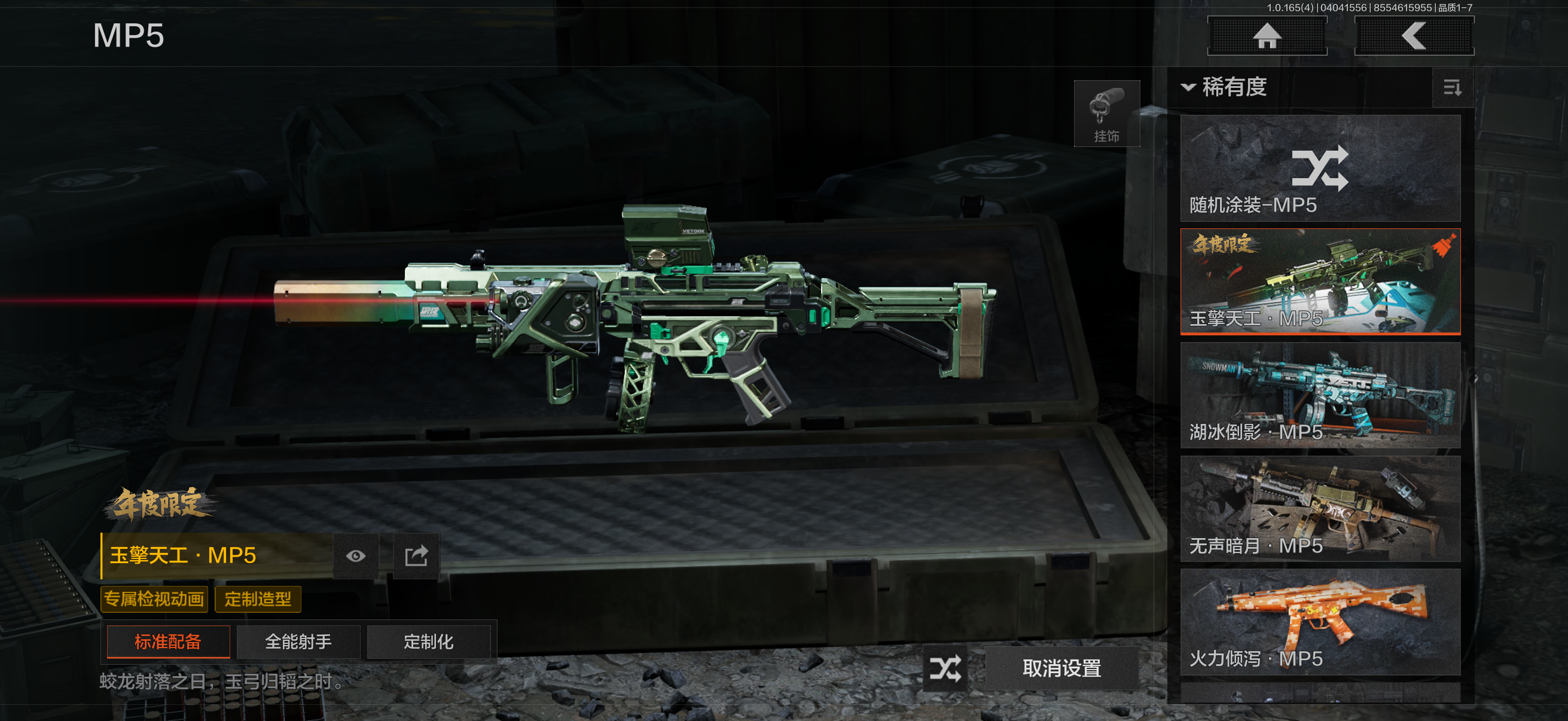Pick the 无声暗月 · MP5 skin
Viewport: 1568px width, 721px height.
click(x=1320, y=509)
